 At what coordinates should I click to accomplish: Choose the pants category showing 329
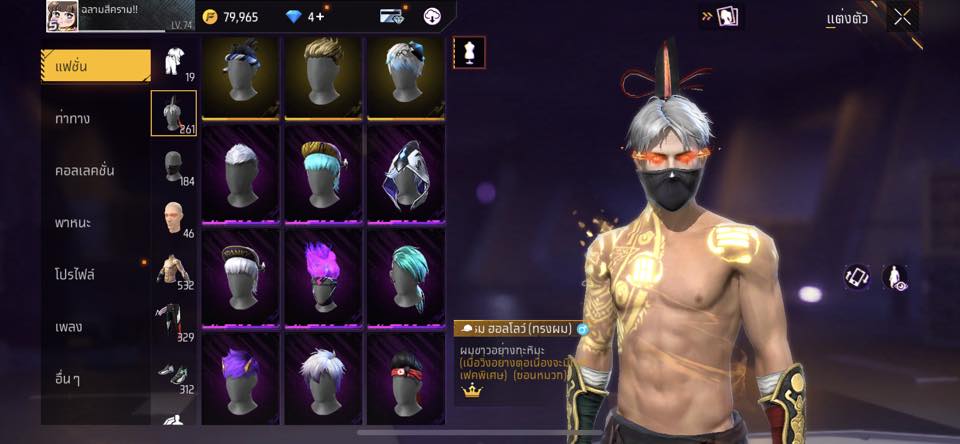(x=174, y=322)
